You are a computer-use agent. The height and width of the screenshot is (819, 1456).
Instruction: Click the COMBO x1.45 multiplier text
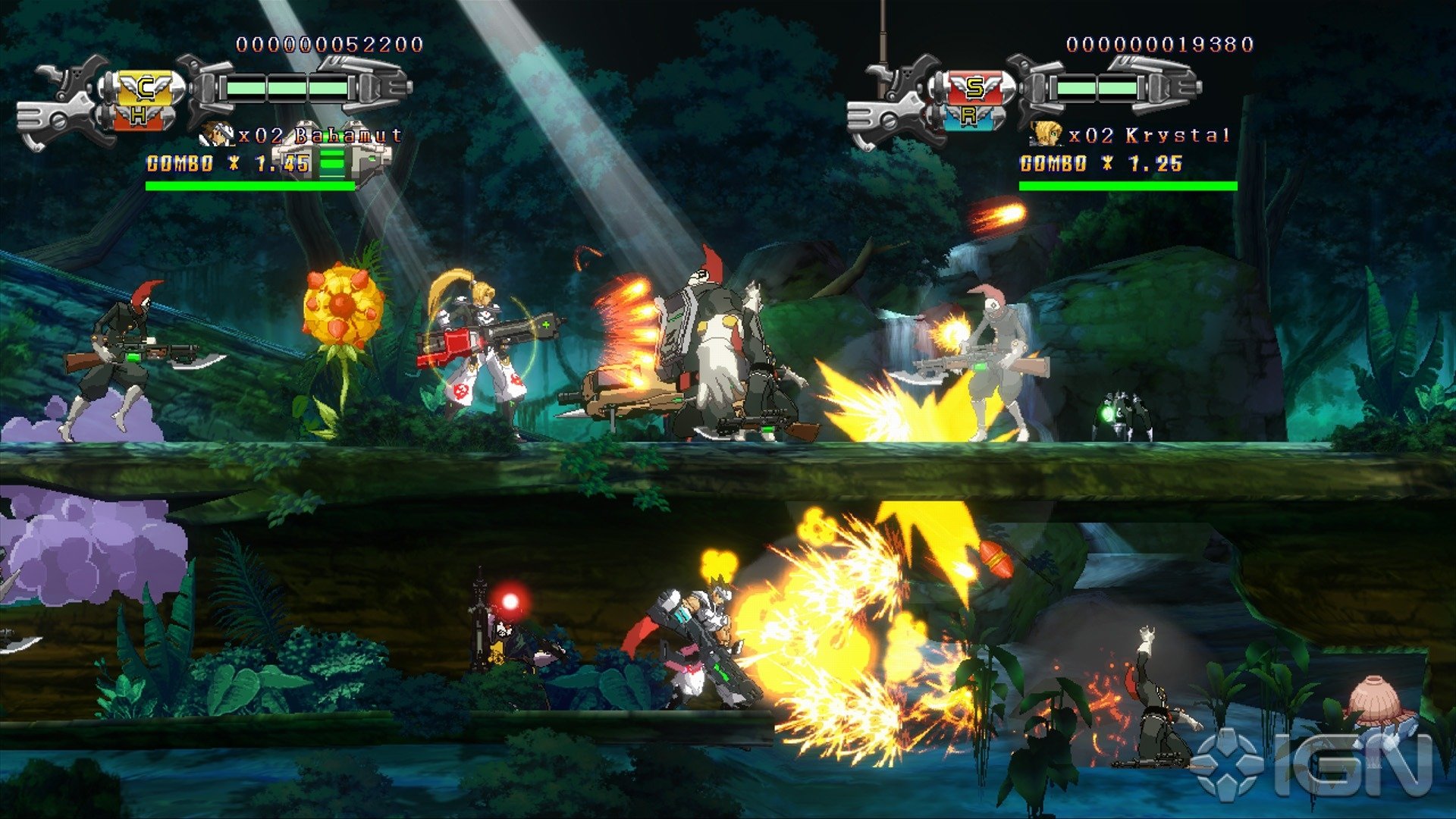[224, 162]
